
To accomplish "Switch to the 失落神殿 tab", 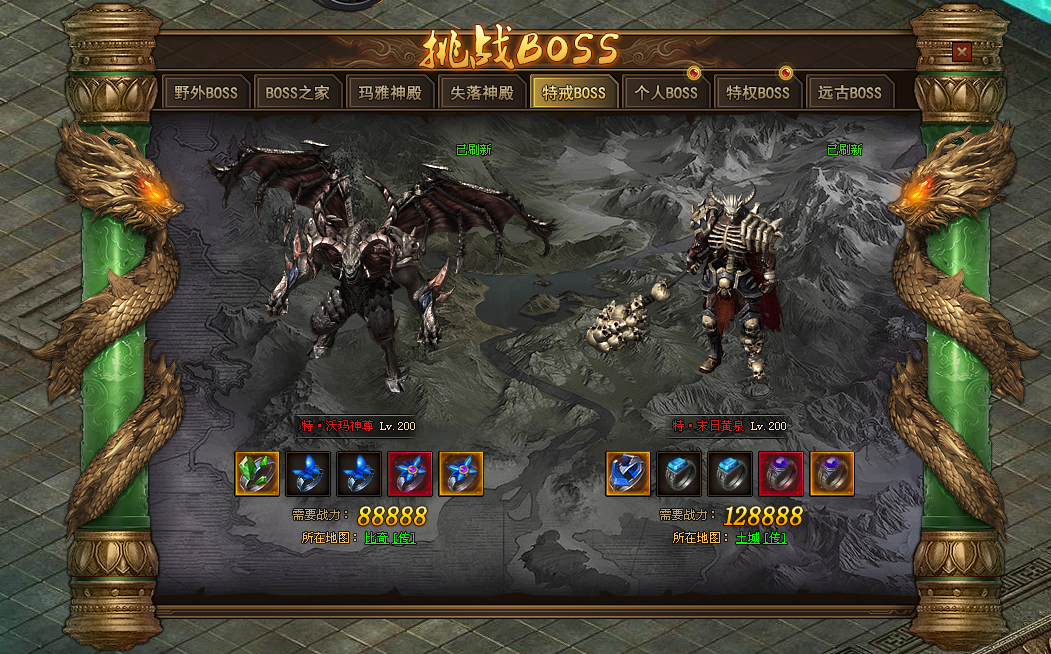I will coord(482,93).
